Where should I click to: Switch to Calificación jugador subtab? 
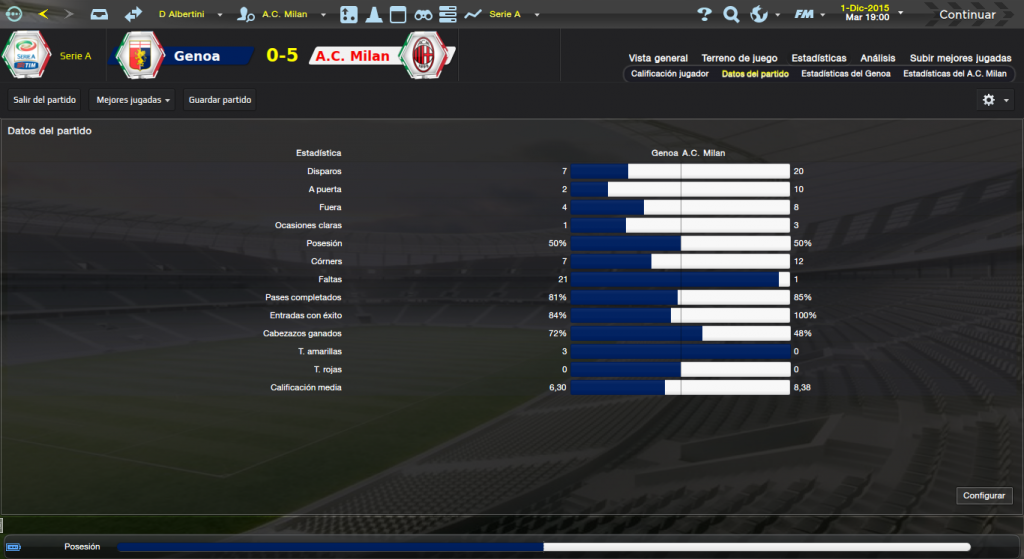670,74
